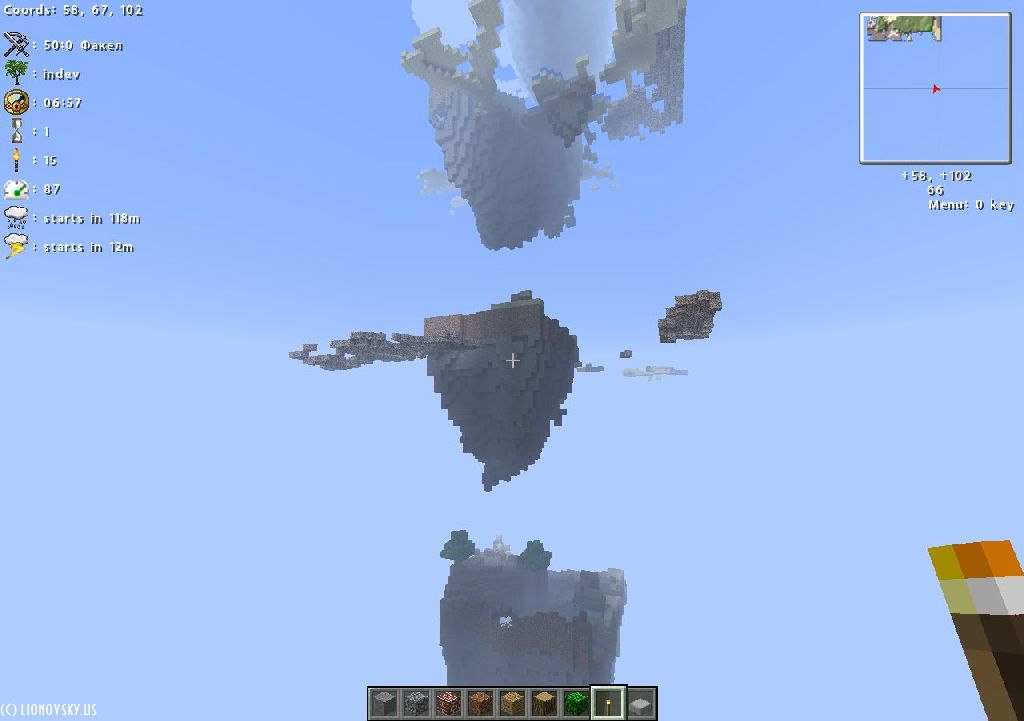This screenshot has height=721, width=1024.
Task: Click the highlighted torch hotbar slot
Action: 608,703
